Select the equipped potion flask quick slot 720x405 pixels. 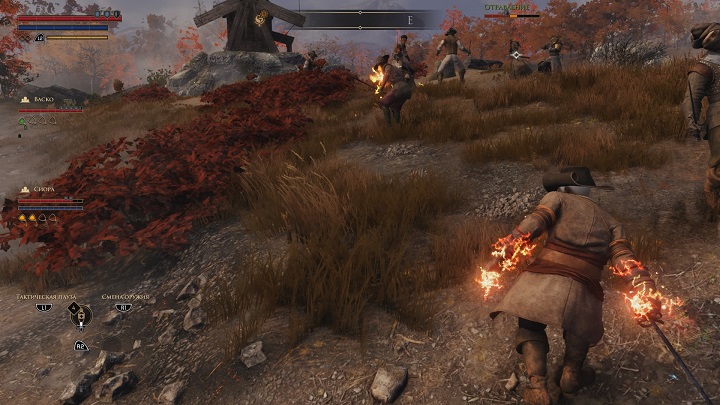80,315
